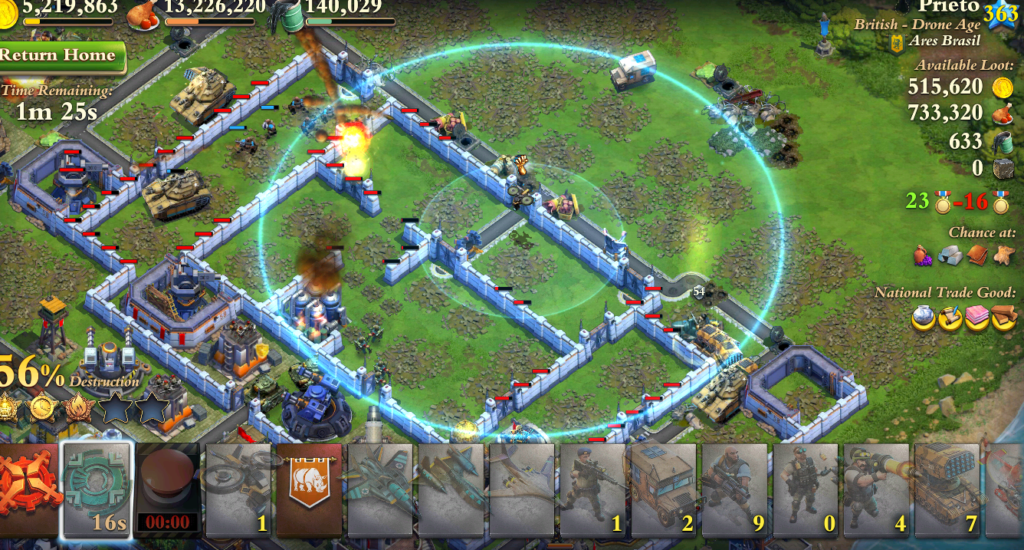This screenshot has width=1024, height=550.
Task: Choose the goggled commando card with 0
Action: [806, 490]
